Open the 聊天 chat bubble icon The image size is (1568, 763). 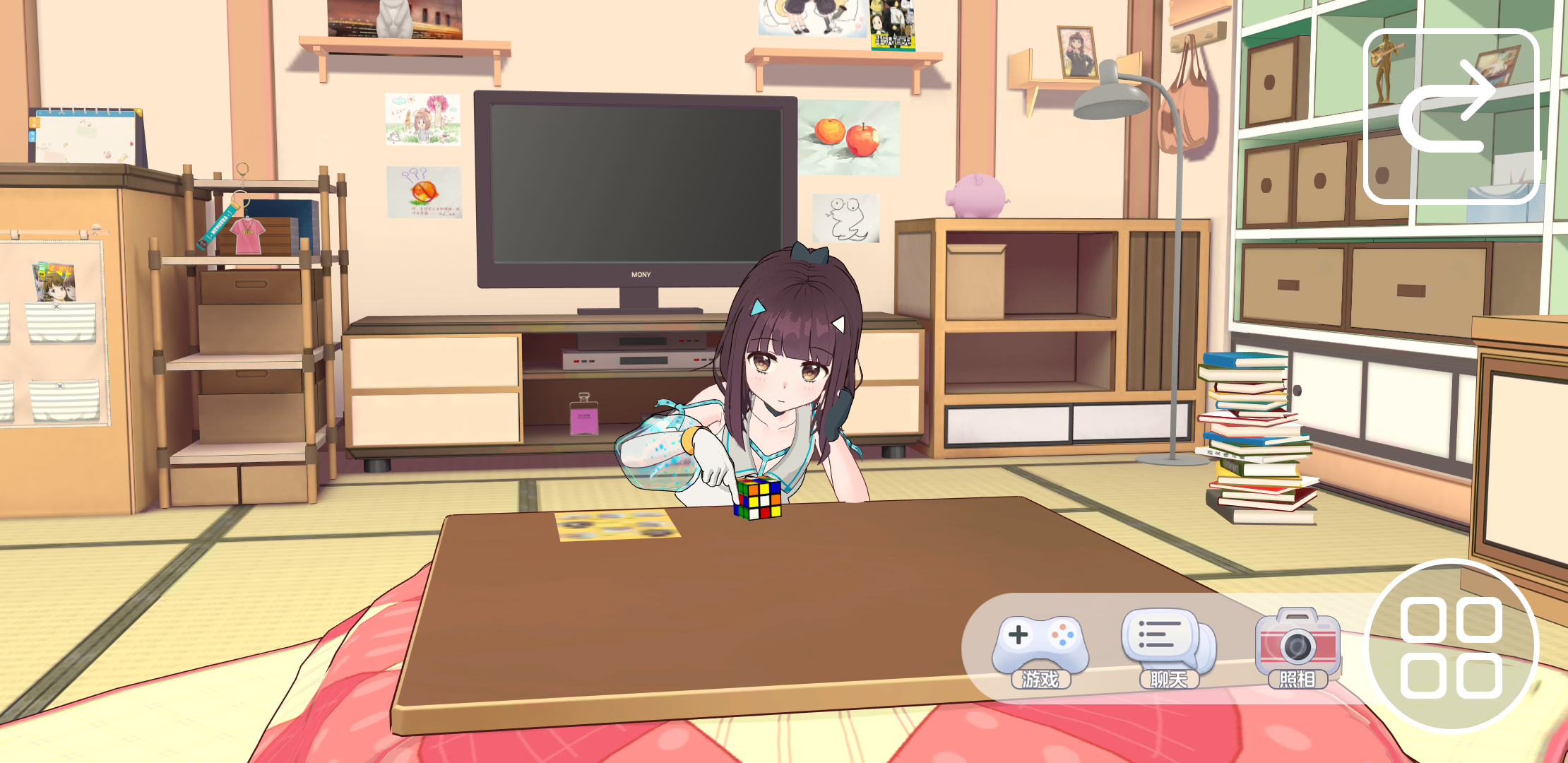pyautogui.click(x=1165, y=637)
